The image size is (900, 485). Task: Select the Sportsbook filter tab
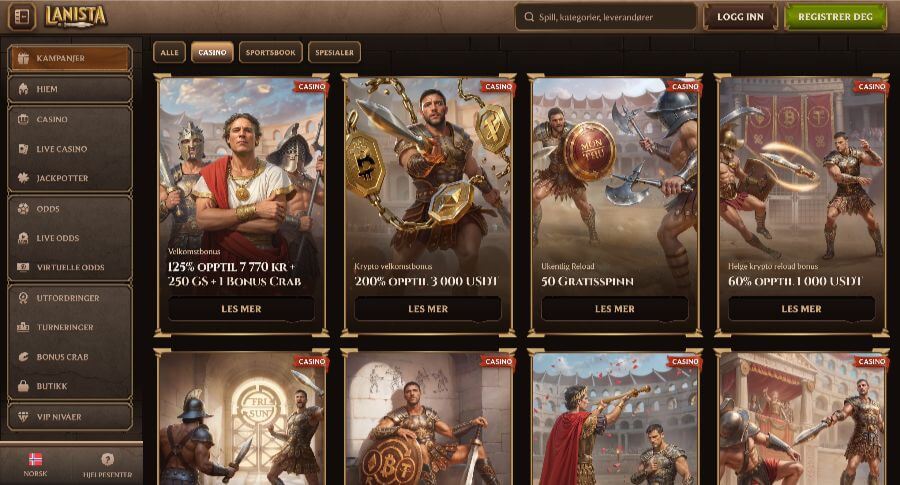click(270, 52)
